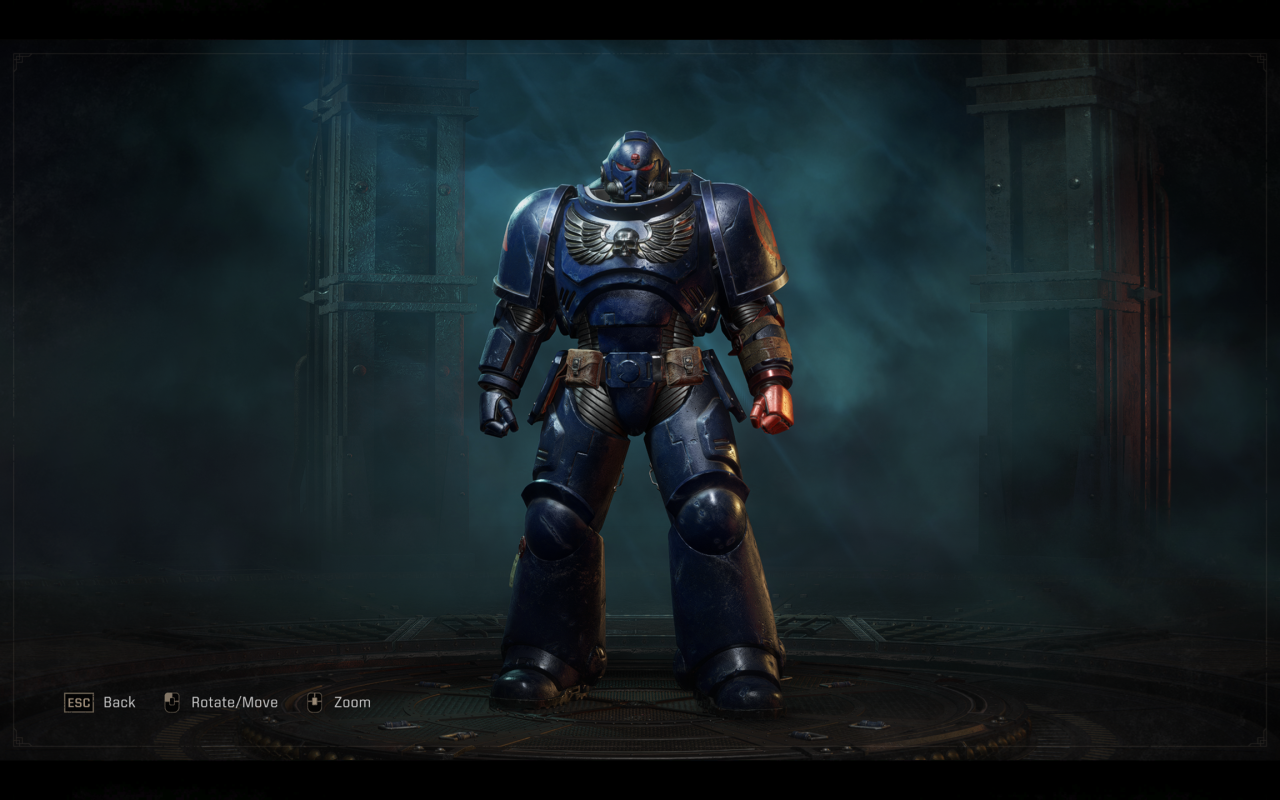Image resolution: width=1280 pixels, height=800 pixels.
Task: Click the golden belt buckle
Action: [630, 370]
